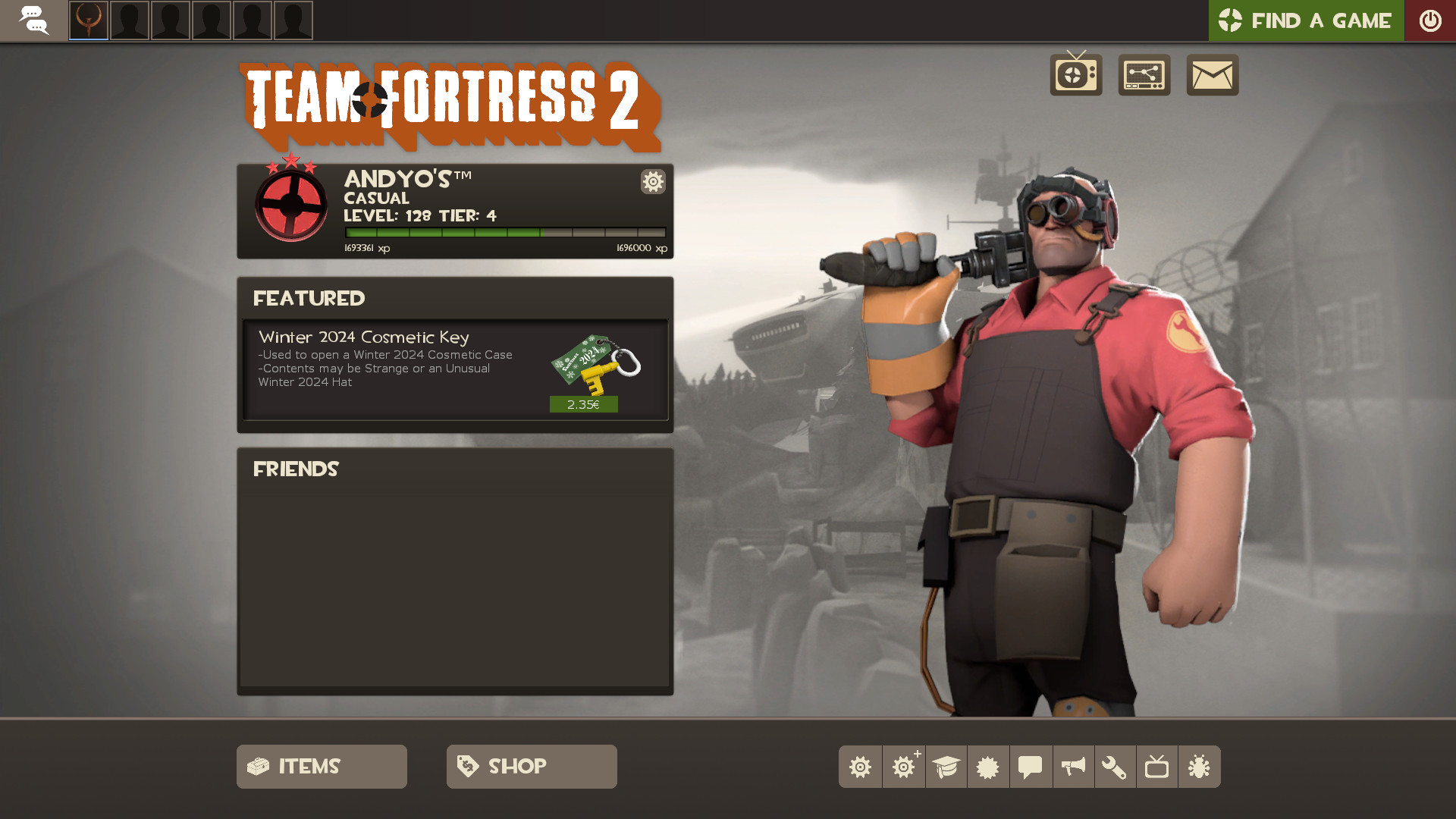This screenshot has width=1456, height=819.
Task: Open your ITEMS backpack
Action: [321, 766]
